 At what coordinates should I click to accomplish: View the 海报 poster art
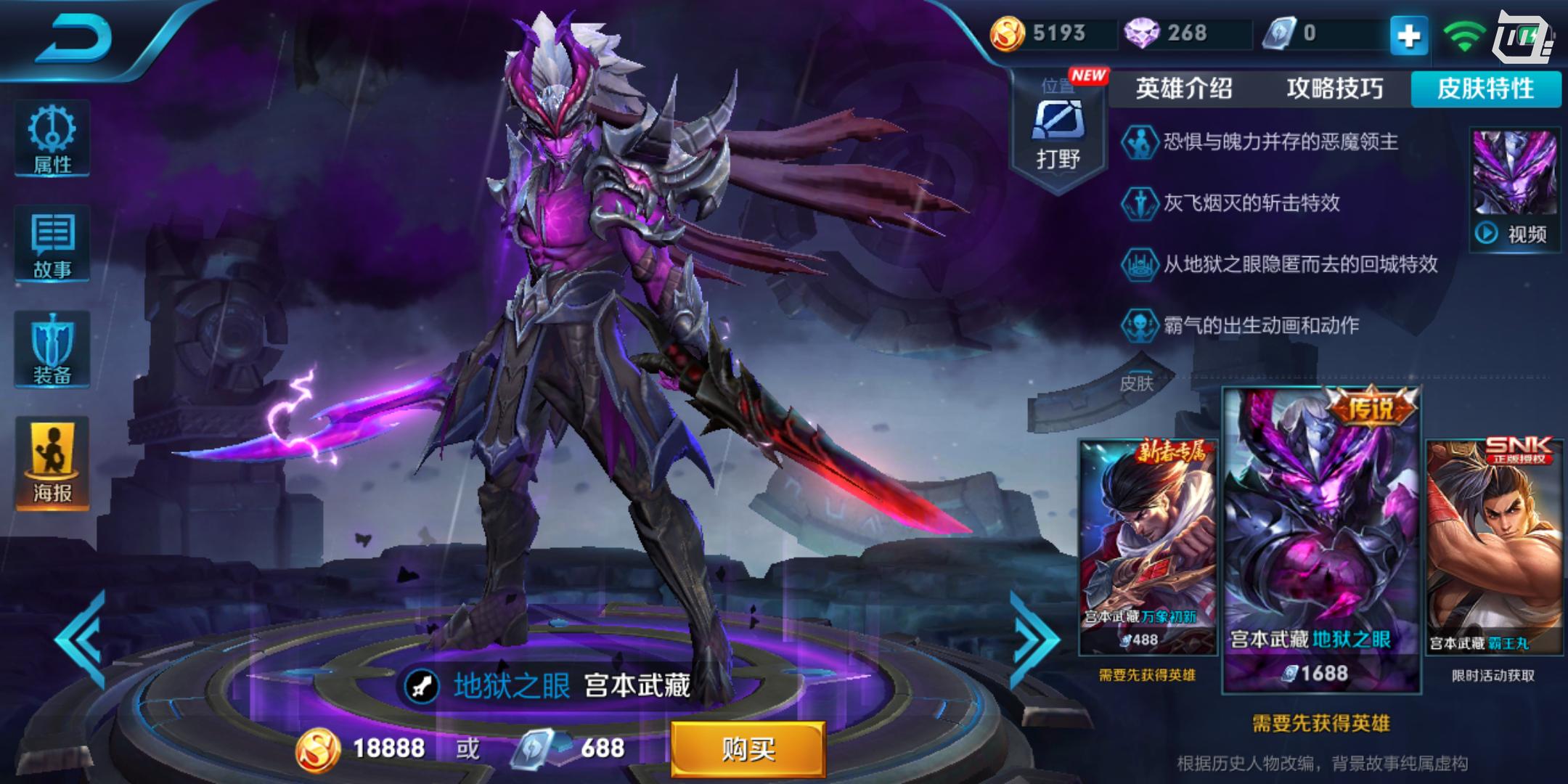point(52,463)
